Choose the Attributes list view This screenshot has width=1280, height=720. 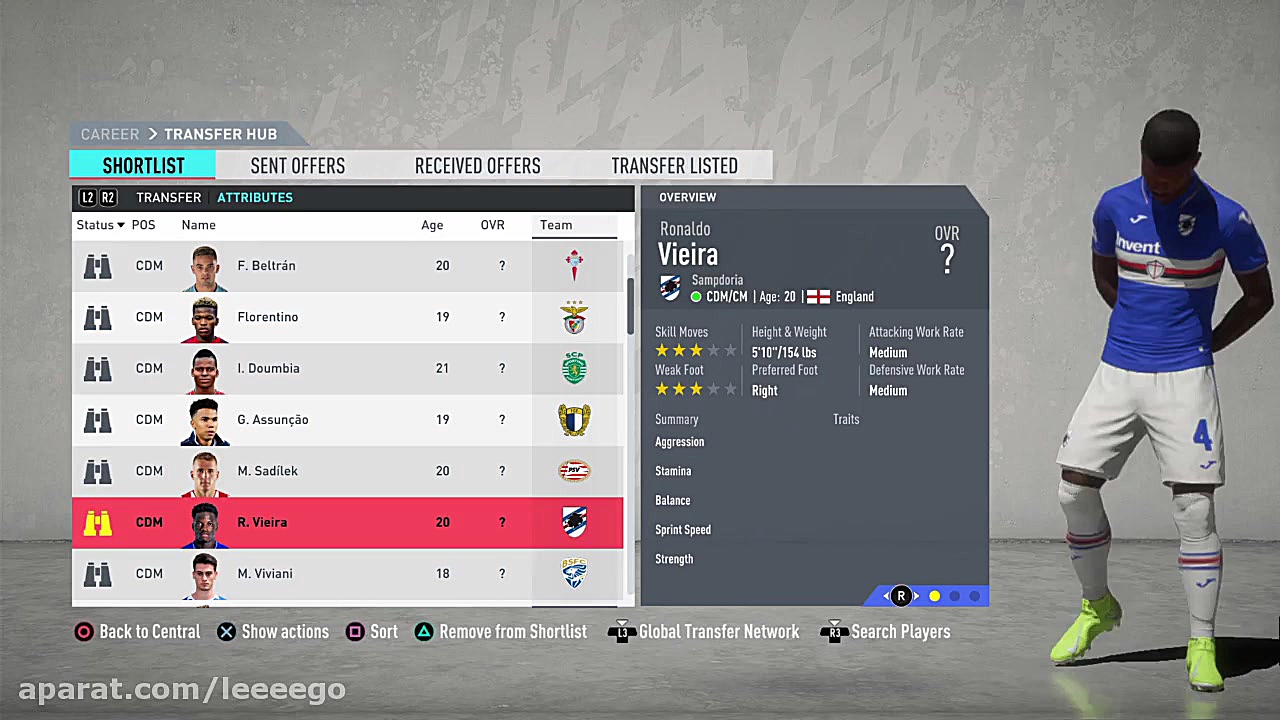tap(255, 198)
